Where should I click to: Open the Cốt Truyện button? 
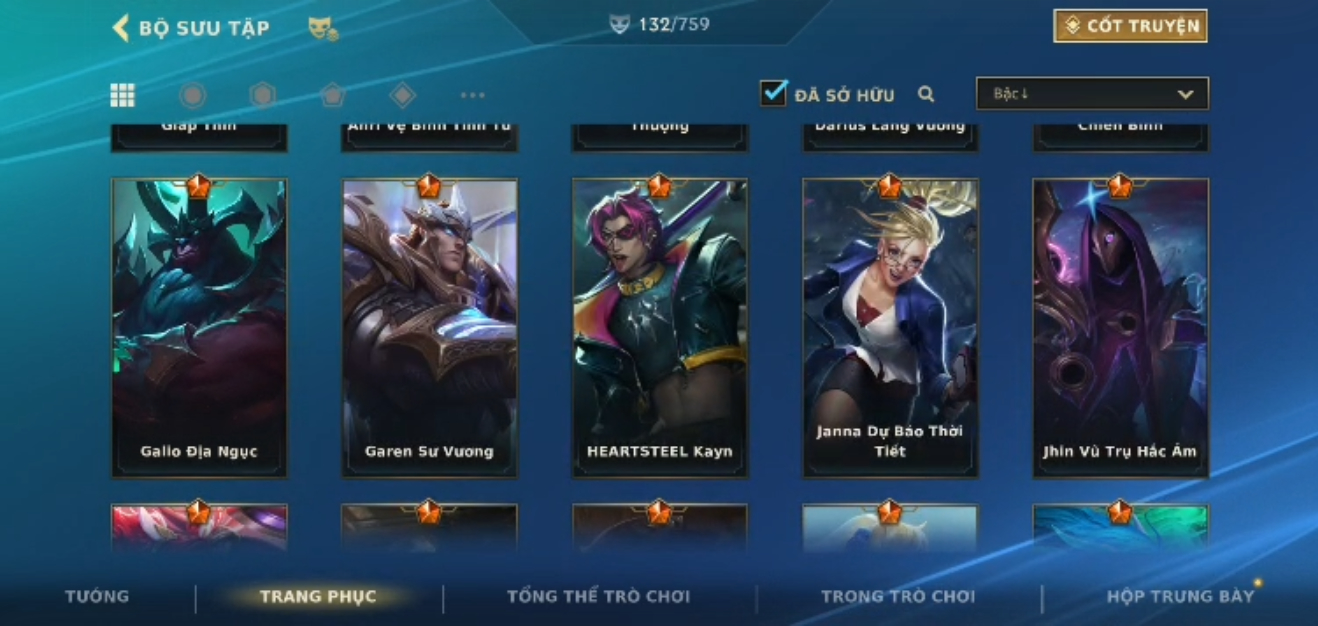[x=1130, y=26]
